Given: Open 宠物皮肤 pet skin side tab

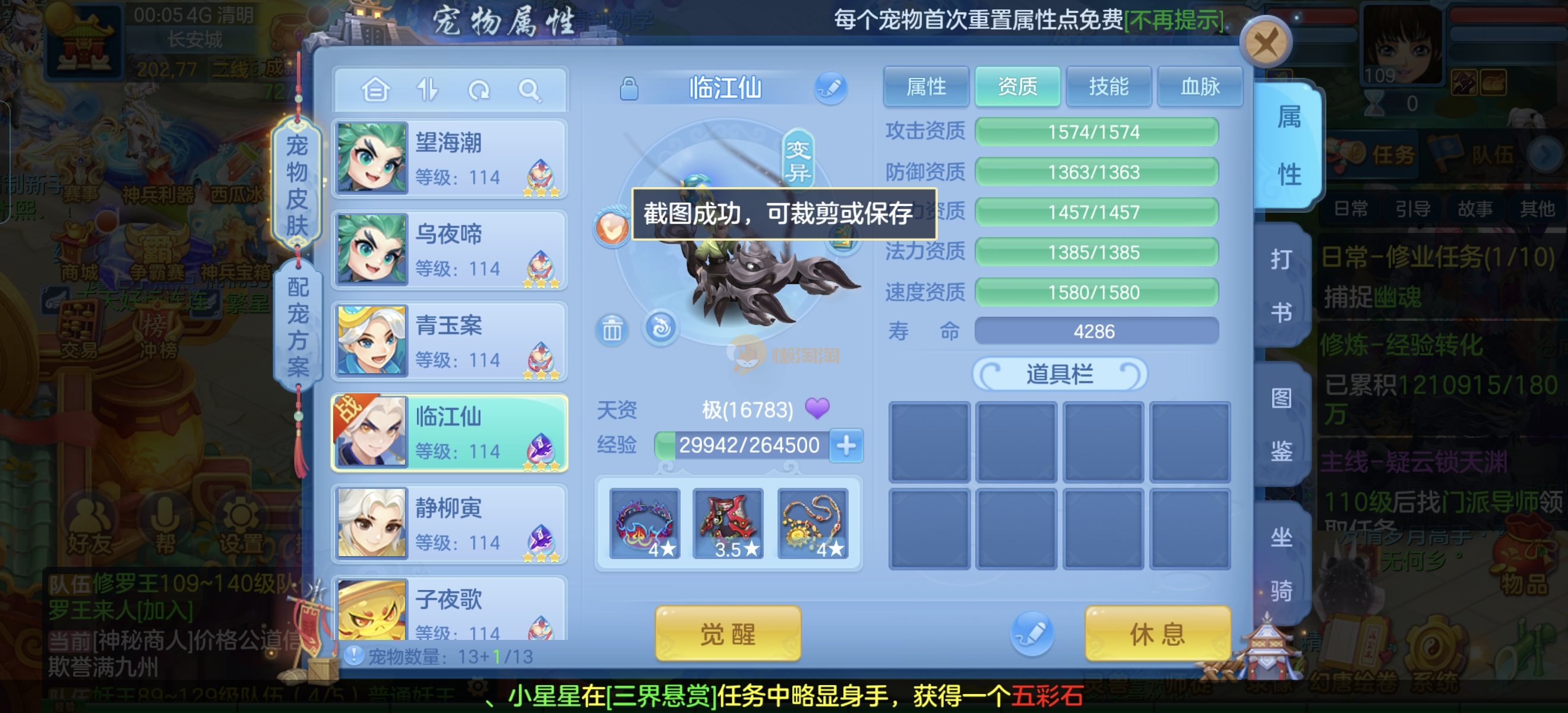Looking at the screenshot, I should tap(297, 186).
